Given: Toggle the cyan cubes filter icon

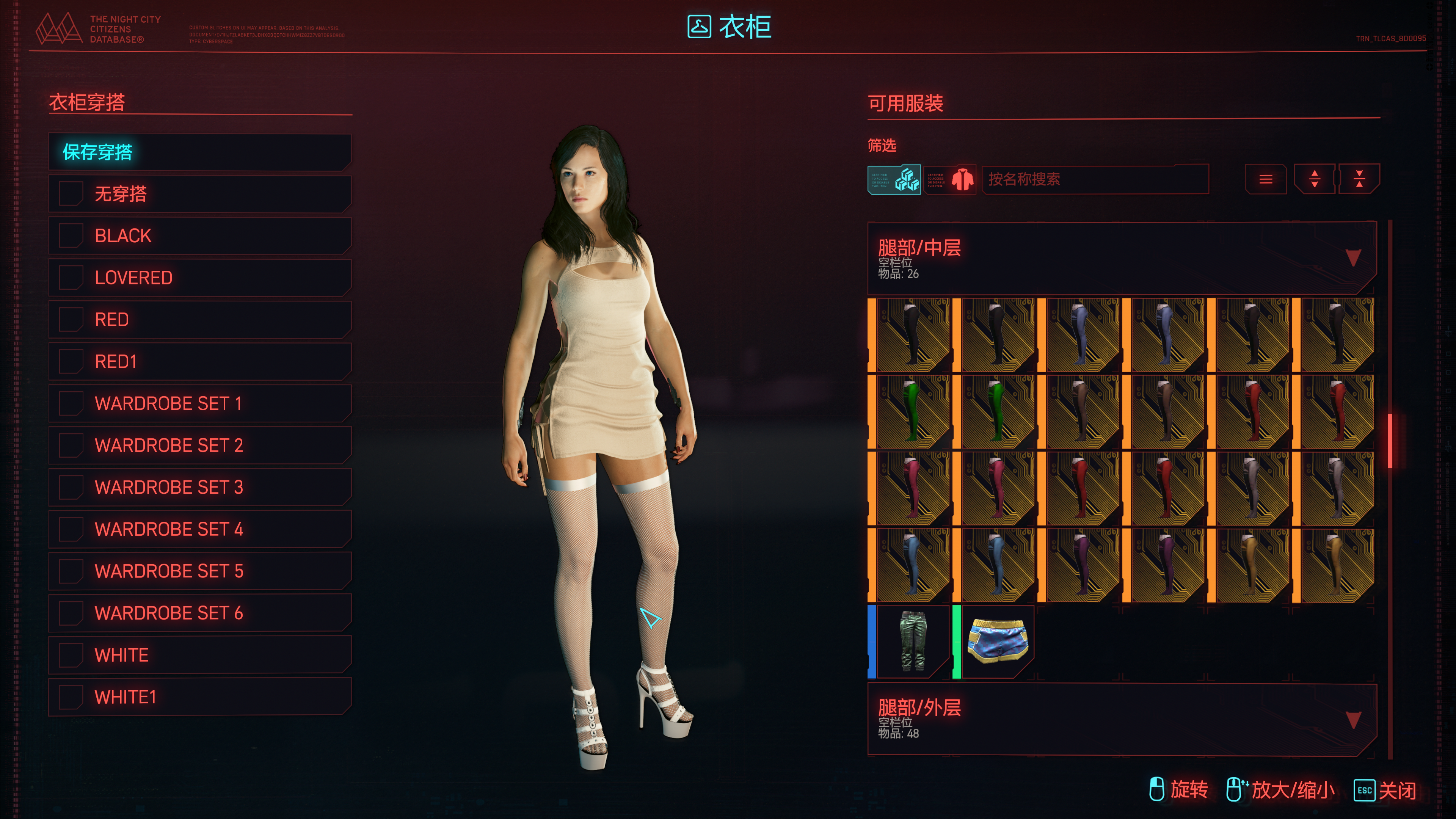Looking at the screenshot, I should (894, 180).
